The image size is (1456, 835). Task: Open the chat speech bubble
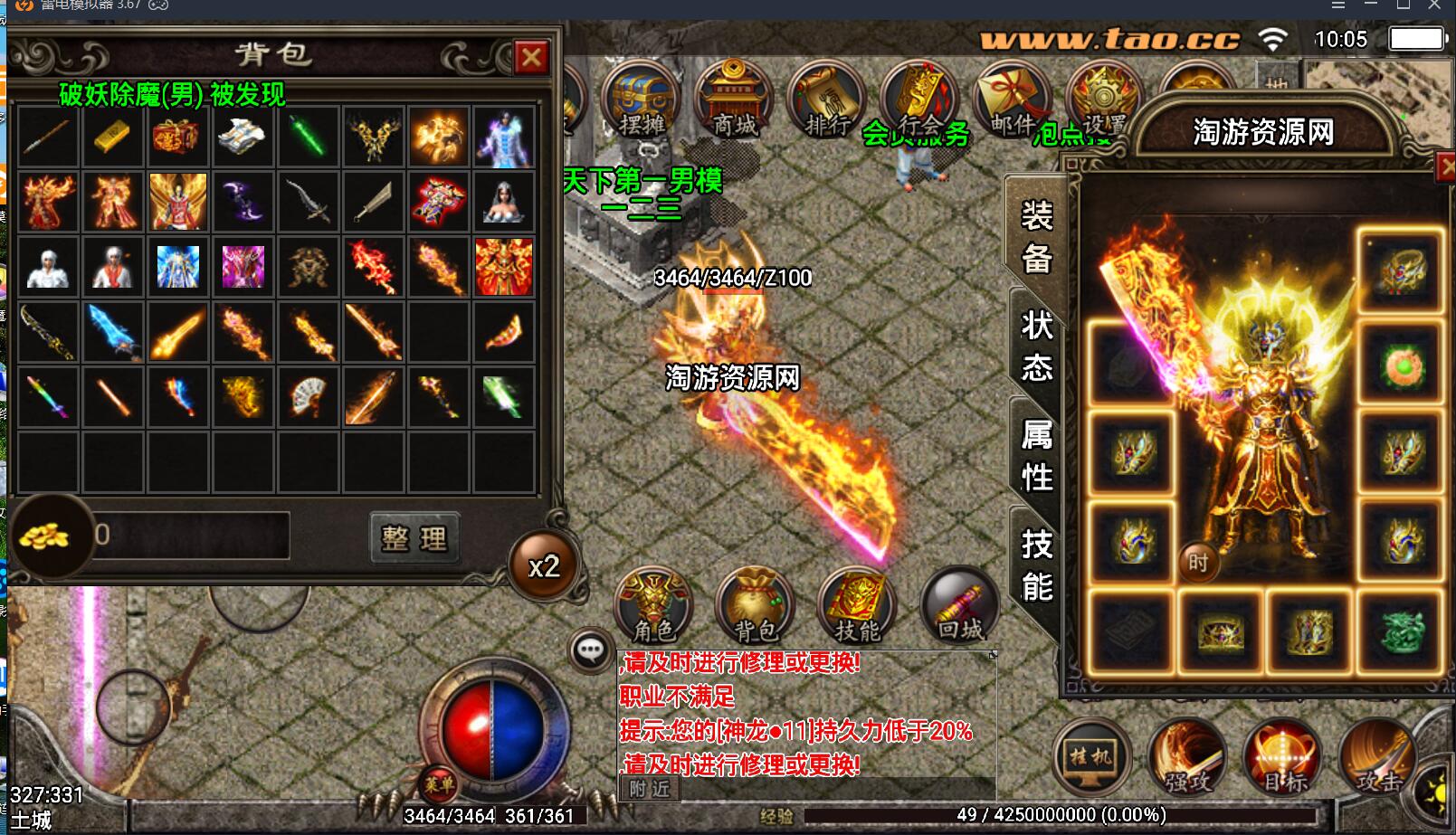pos(590,650)
